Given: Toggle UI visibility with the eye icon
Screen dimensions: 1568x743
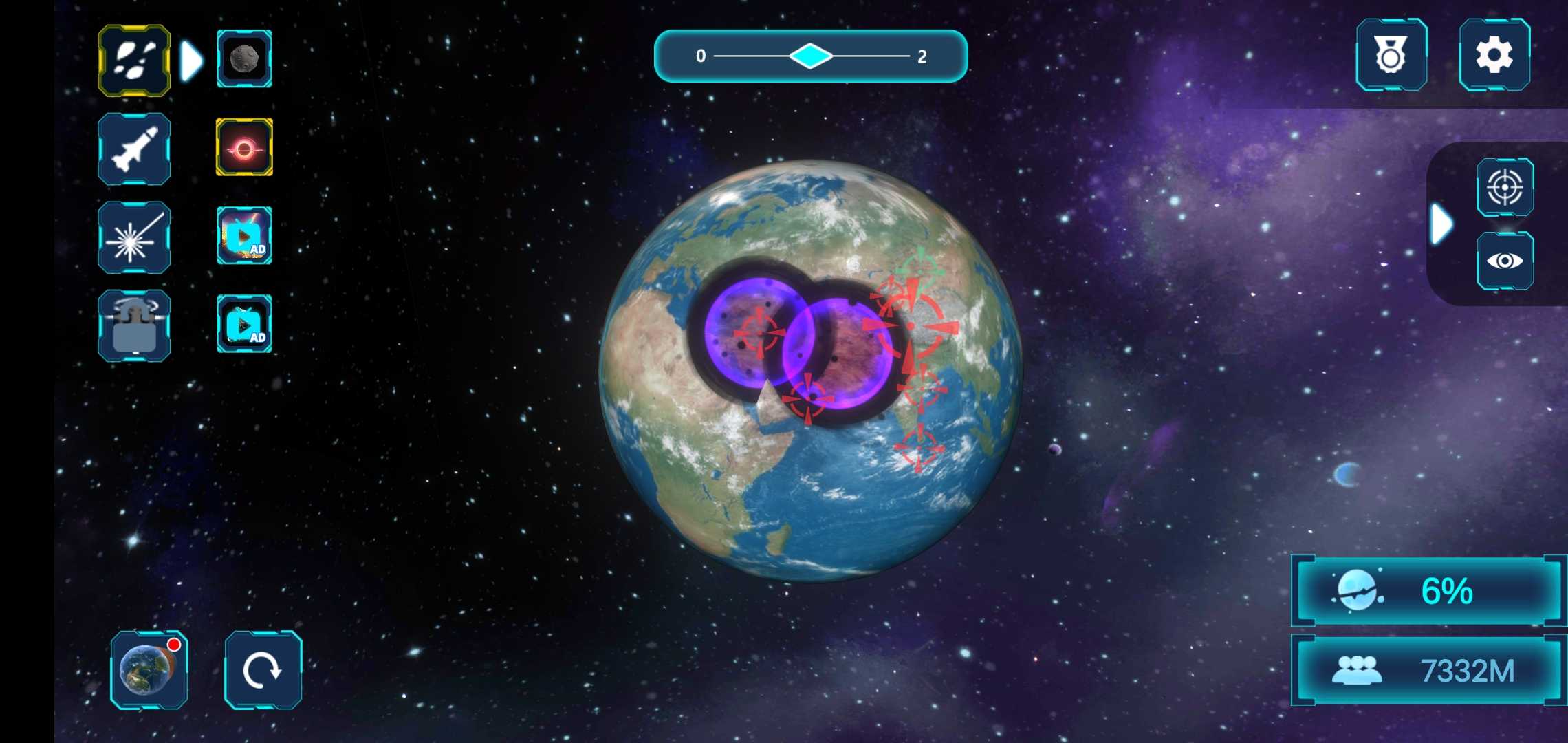Looking at the screenshot, I should (x=1506, y=260).
